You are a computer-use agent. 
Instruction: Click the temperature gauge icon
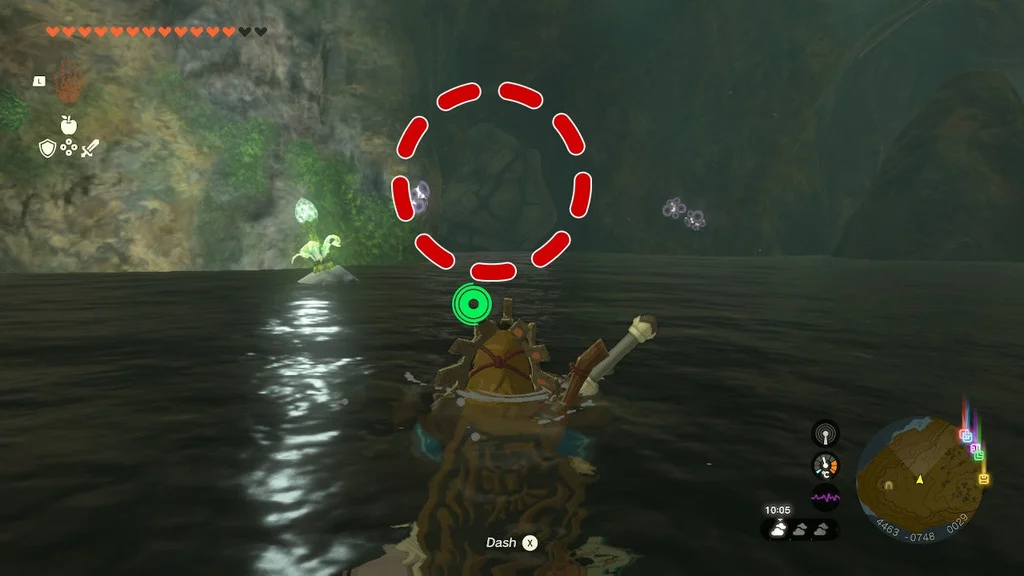tap(825, 465)
